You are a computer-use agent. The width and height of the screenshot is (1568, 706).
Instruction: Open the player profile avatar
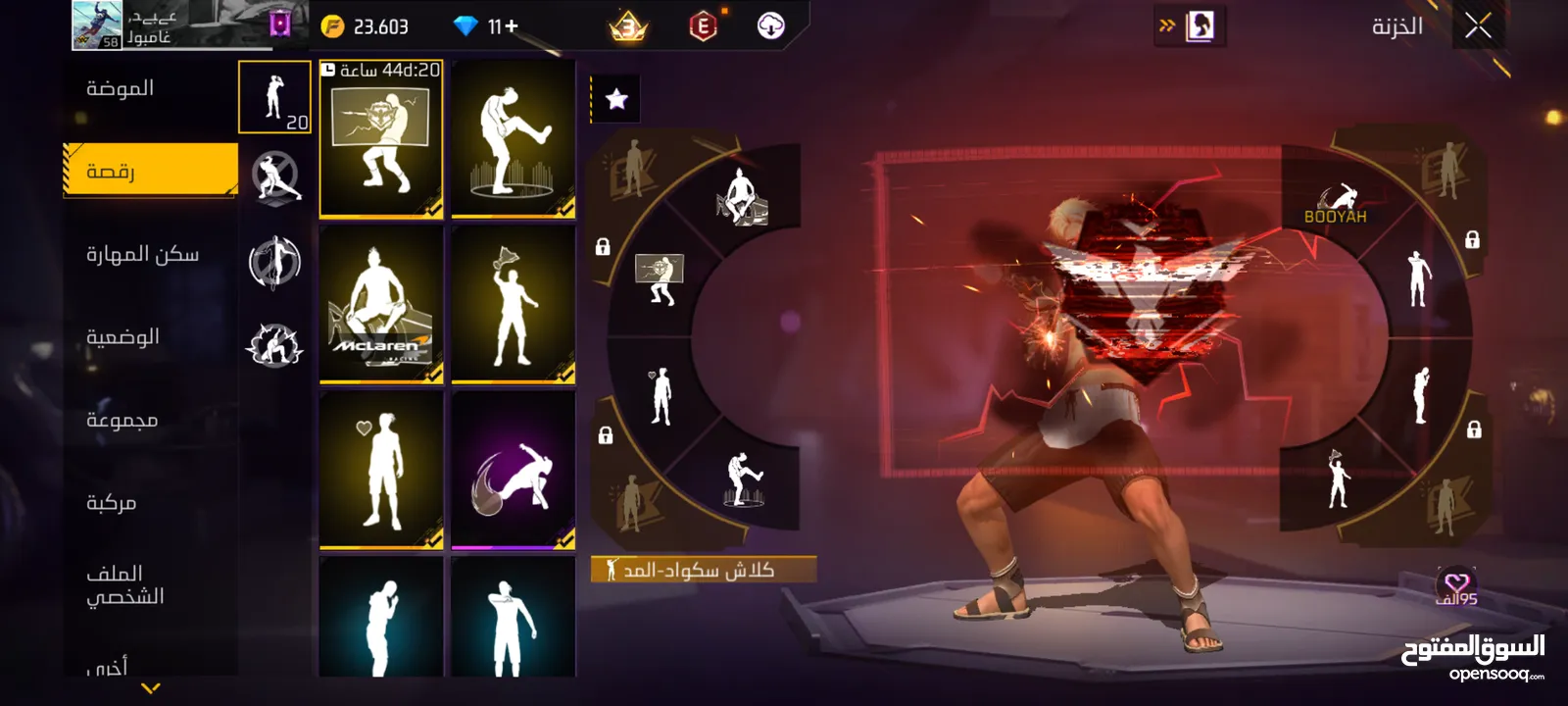pyautogui.click(x=97, y=25)
